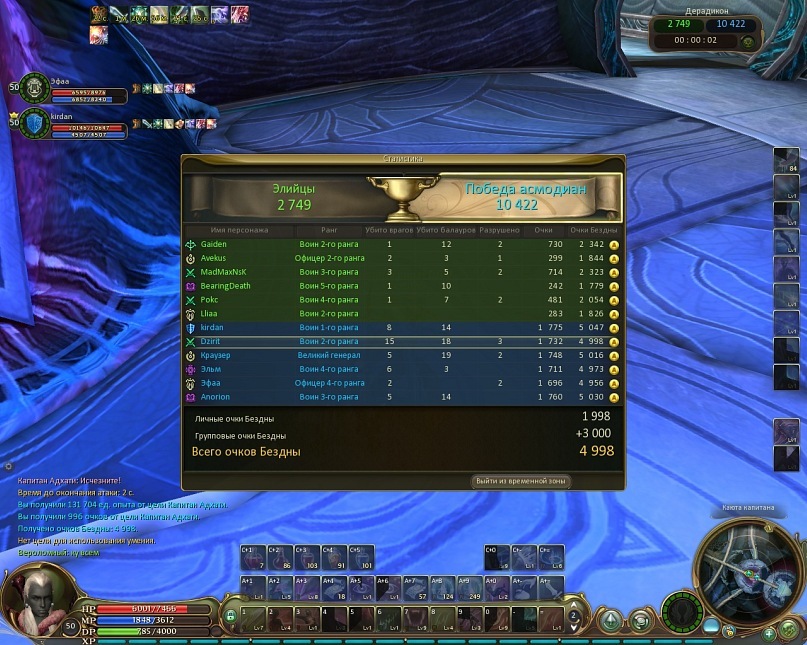807x645 pixels.
Task: Click Anorion's row in the results list
Action: click(400, 397)
